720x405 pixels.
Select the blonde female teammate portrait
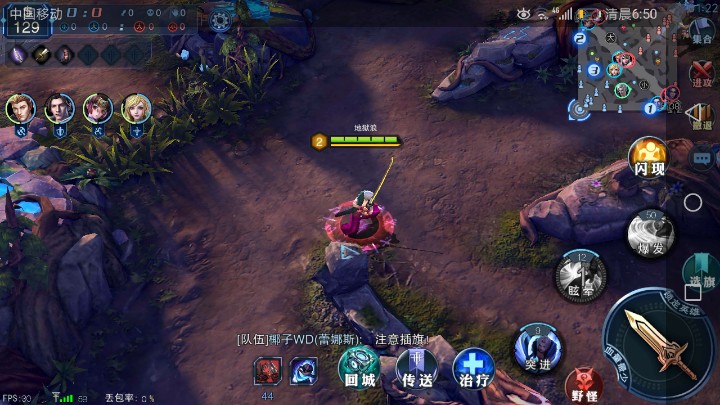click(136, 108)
